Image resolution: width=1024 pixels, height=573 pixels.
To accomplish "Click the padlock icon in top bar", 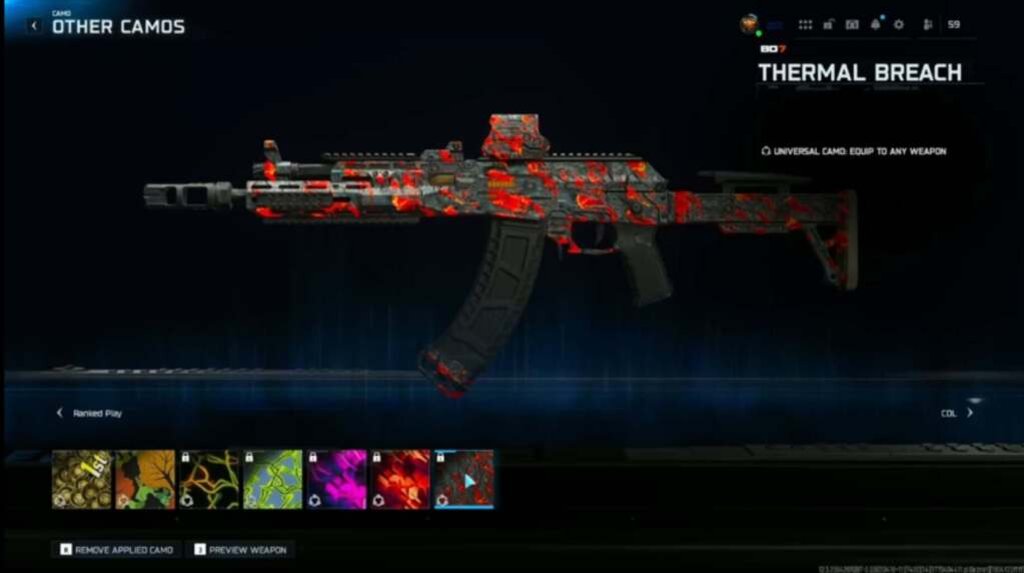I will 829,24.
